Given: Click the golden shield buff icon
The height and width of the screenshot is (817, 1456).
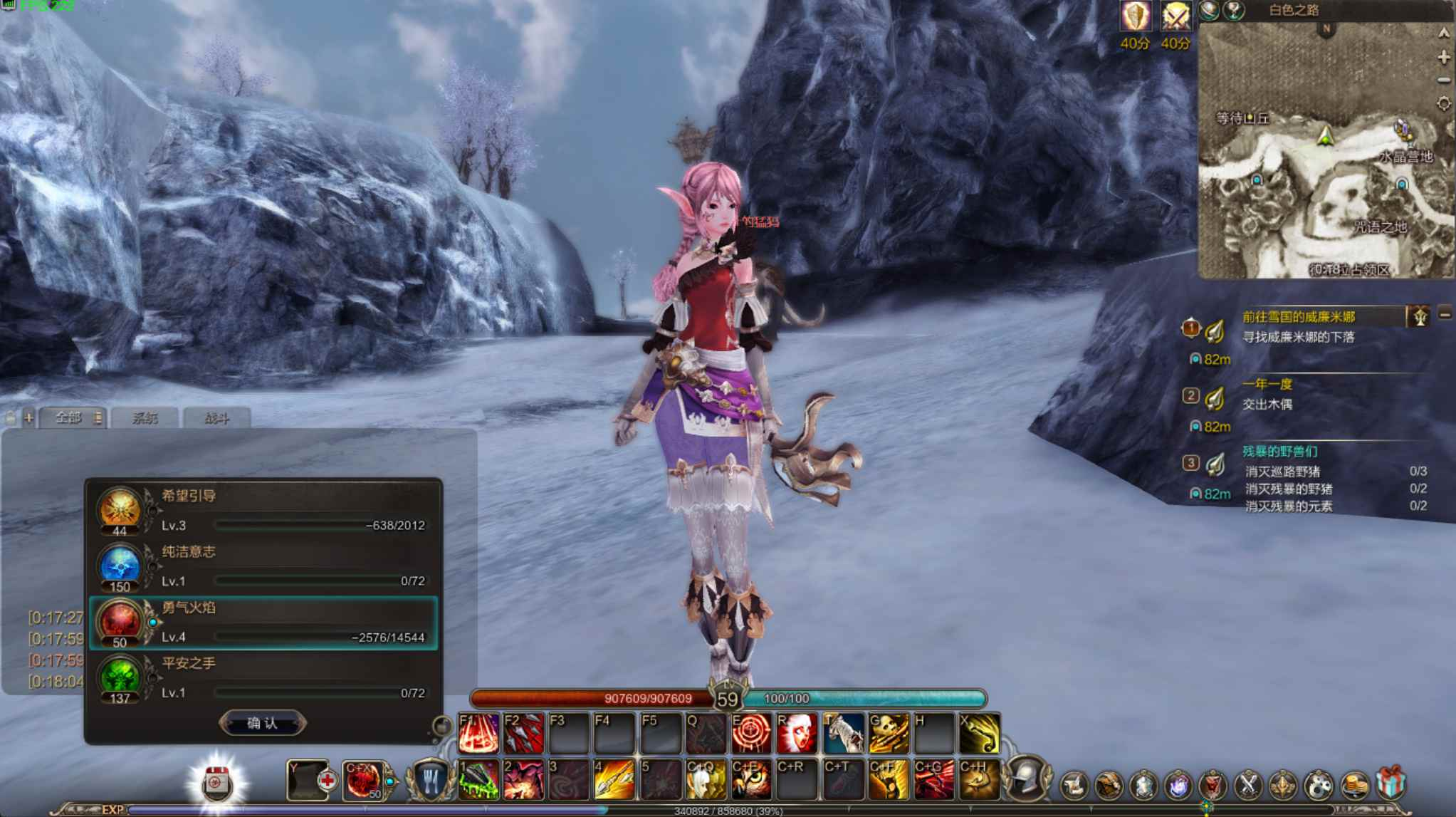Looking at the screenshot, I should [x=1135, y=16].
